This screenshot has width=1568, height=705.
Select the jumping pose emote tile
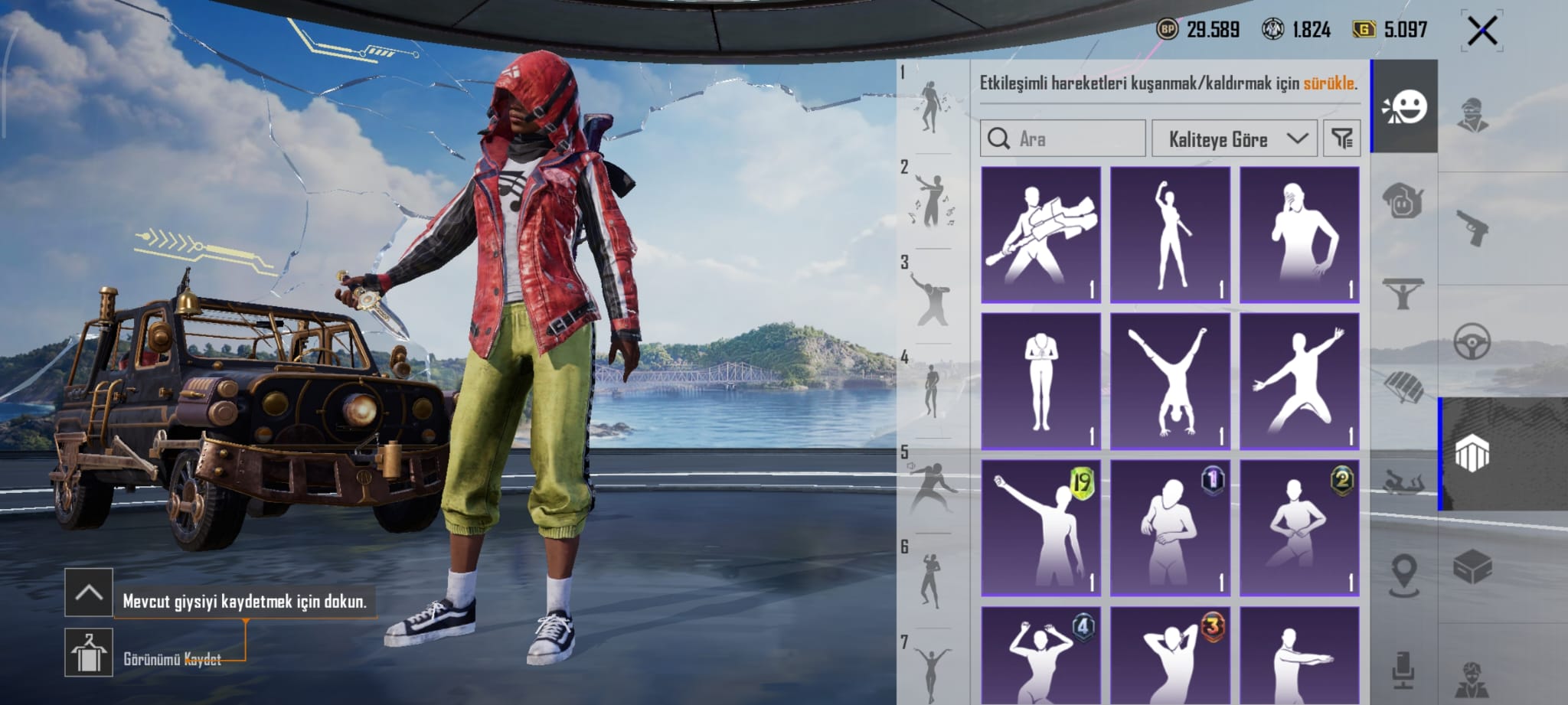click(x=1299, y=380)
